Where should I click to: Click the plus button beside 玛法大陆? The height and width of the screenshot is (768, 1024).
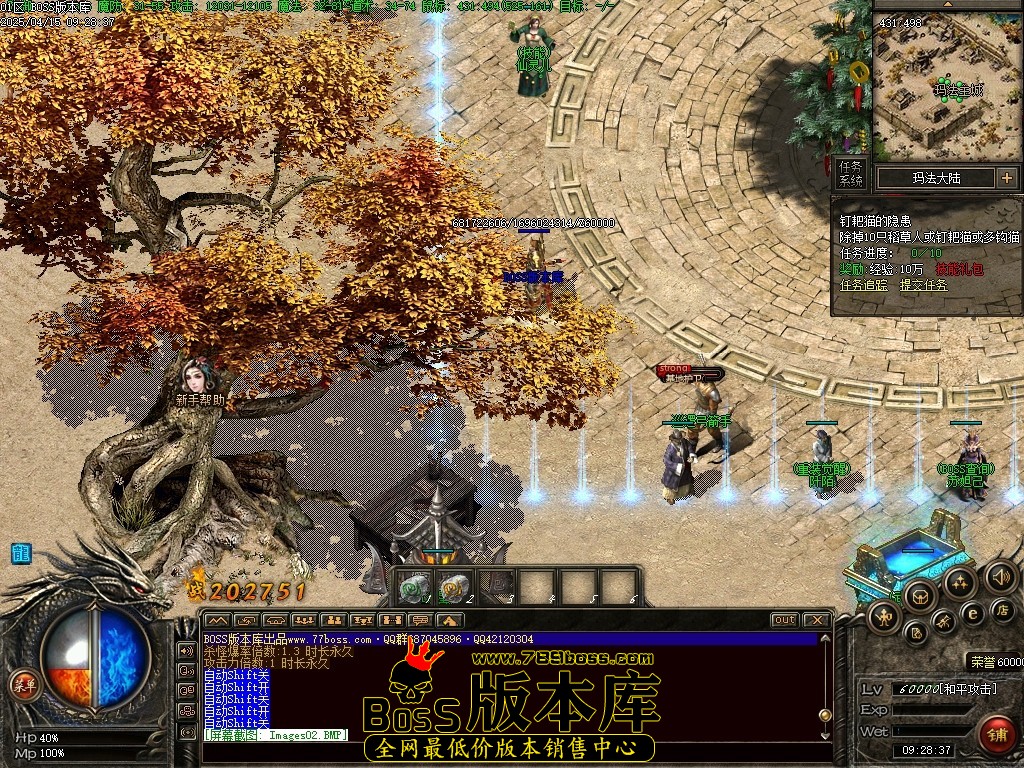[x=1006, y=178]
